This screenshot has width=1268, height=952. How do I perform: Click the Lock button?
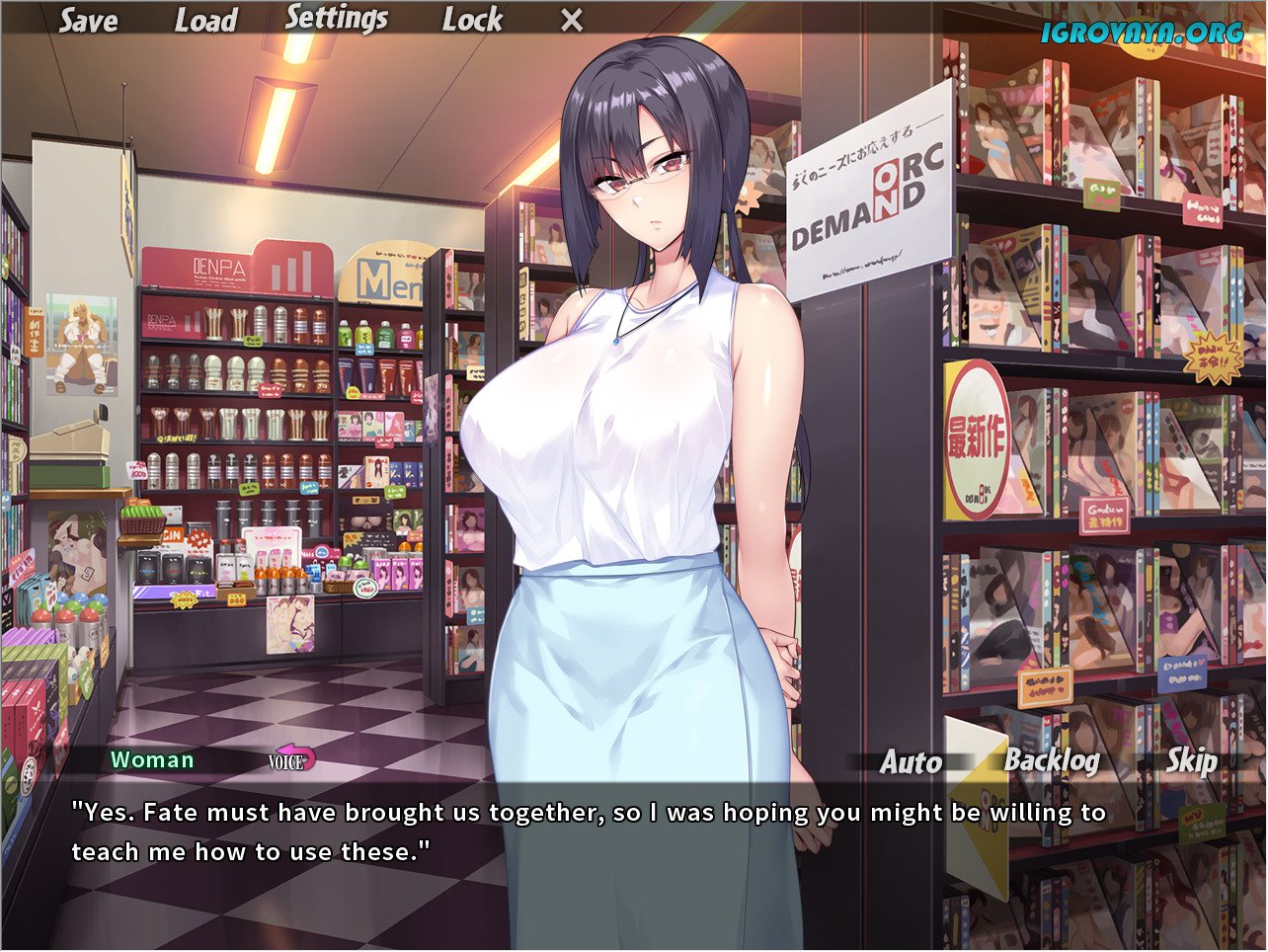pyautogui.click(x=472, y=20)
